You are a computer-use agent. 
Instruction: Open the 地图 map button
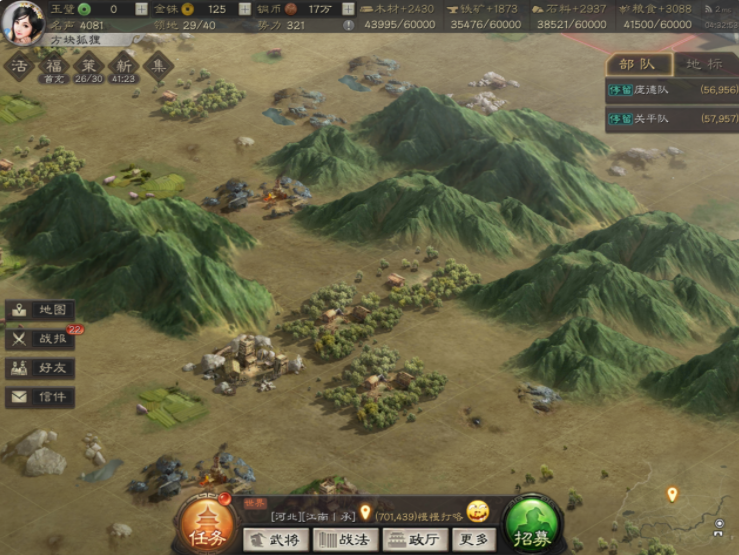coord(40,310)
